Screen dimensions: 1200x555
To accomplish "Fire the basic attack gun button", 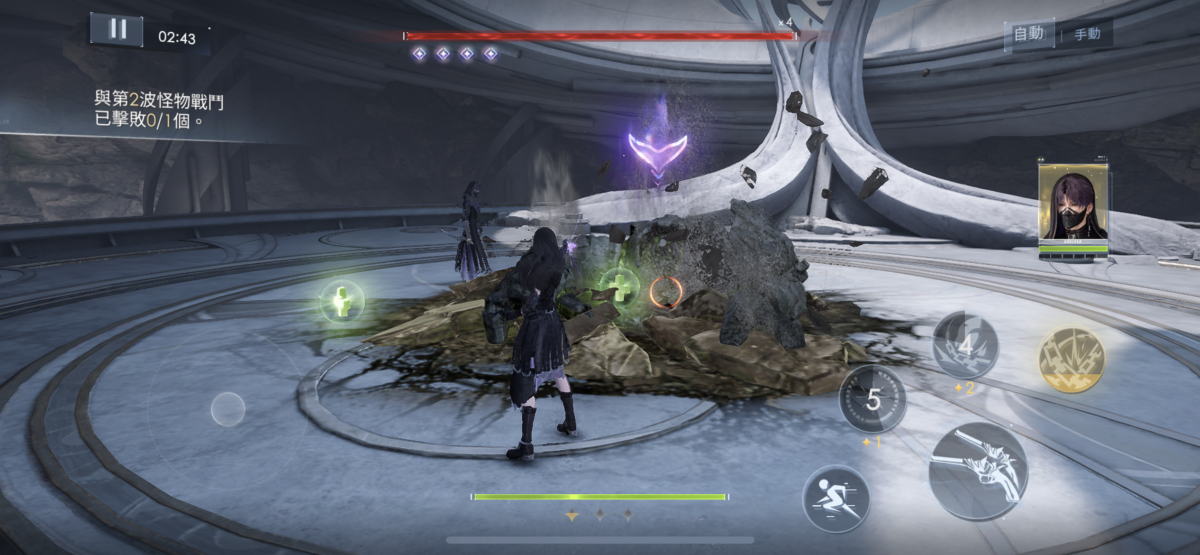I will [978, 470].
